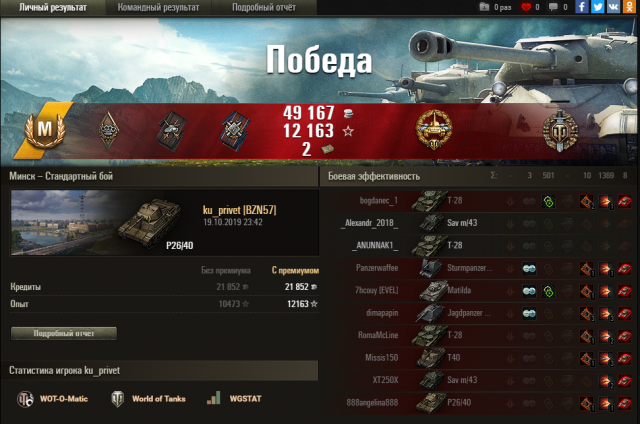Share the result on Facebook

click(x=581, y=7)
